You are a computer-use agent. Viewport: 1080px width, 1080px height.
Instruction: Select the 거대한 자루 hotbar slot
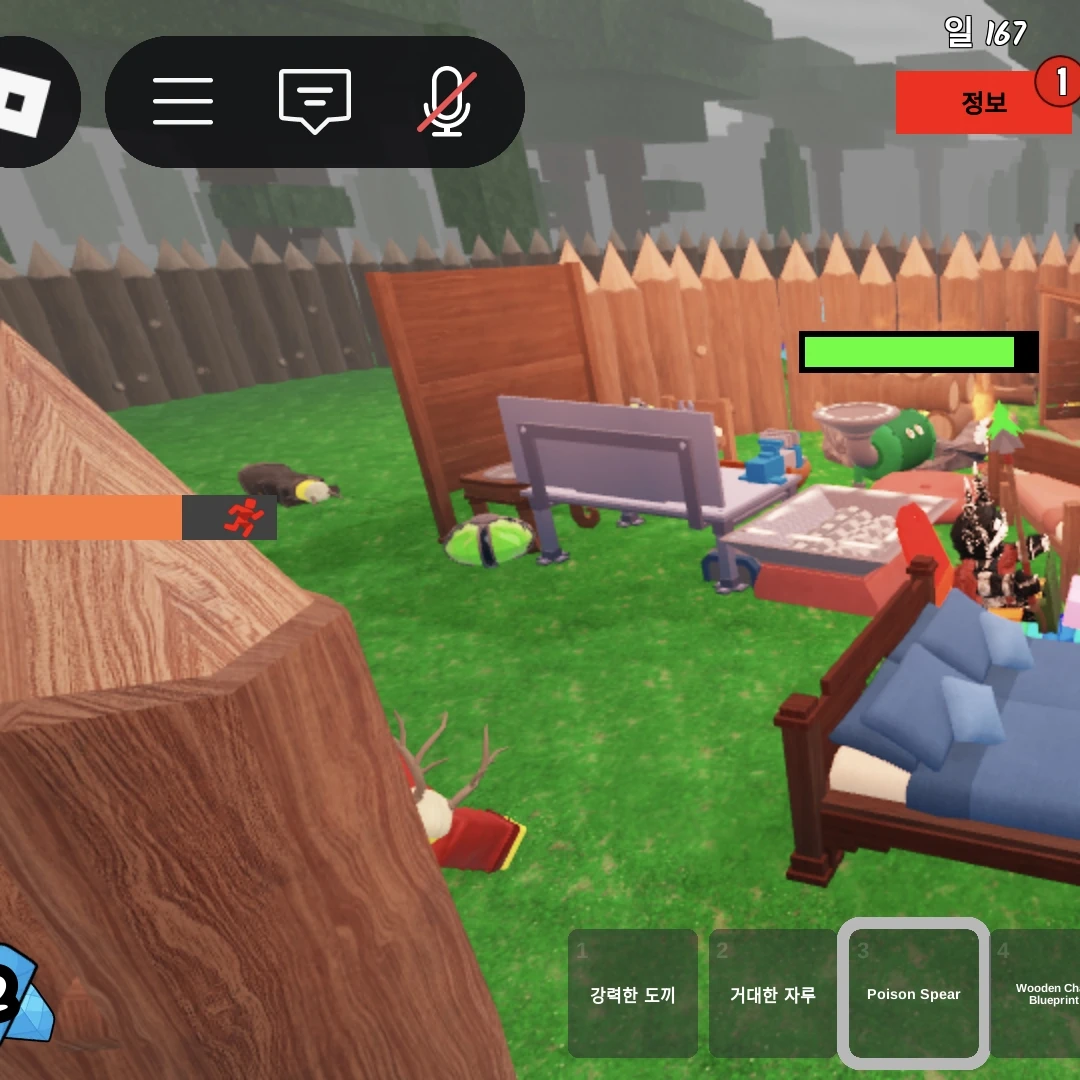tap(772, 994)
